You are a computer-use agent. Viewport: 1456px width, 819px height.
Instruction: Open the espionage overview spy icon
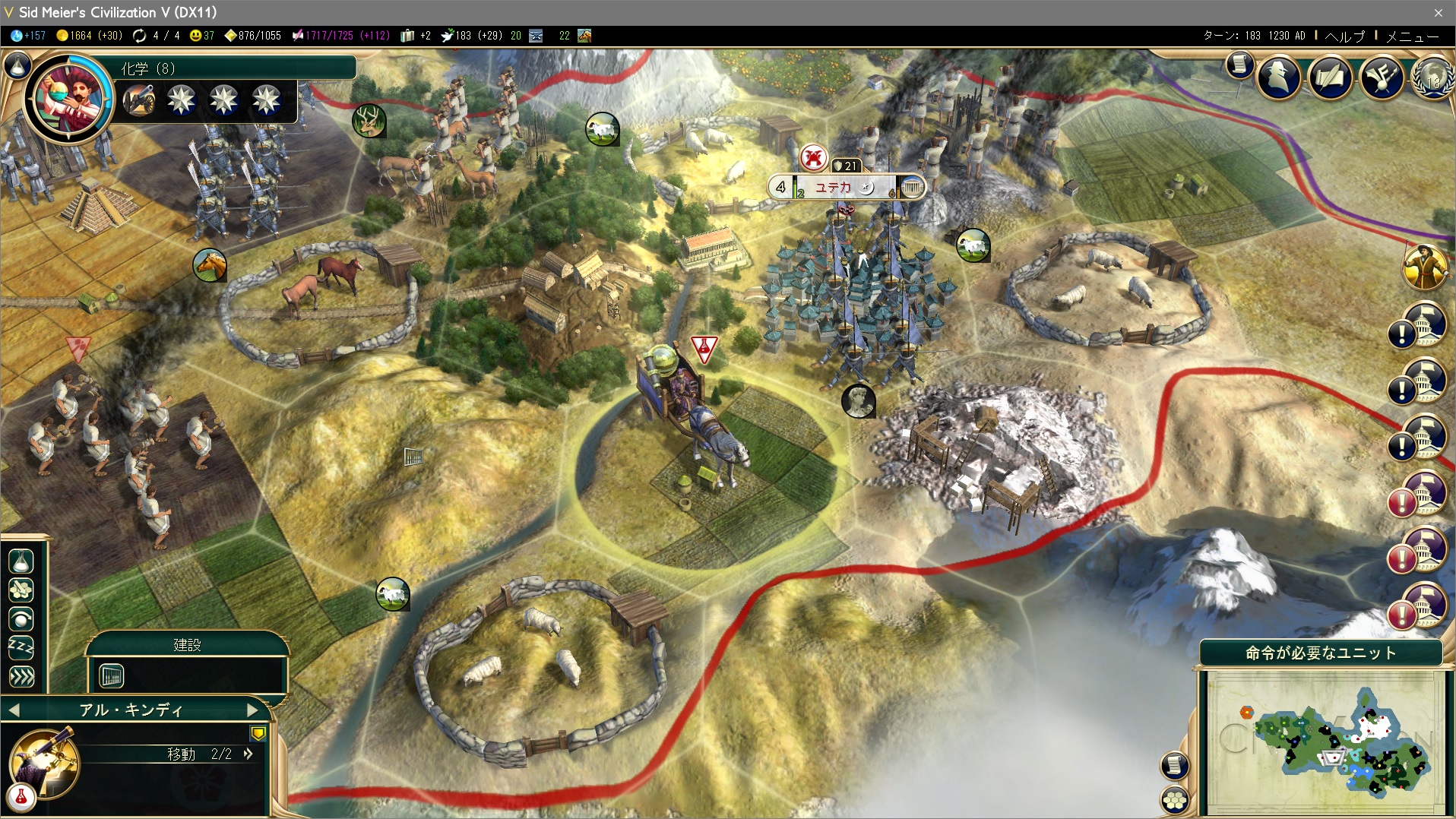point(1279,77)
